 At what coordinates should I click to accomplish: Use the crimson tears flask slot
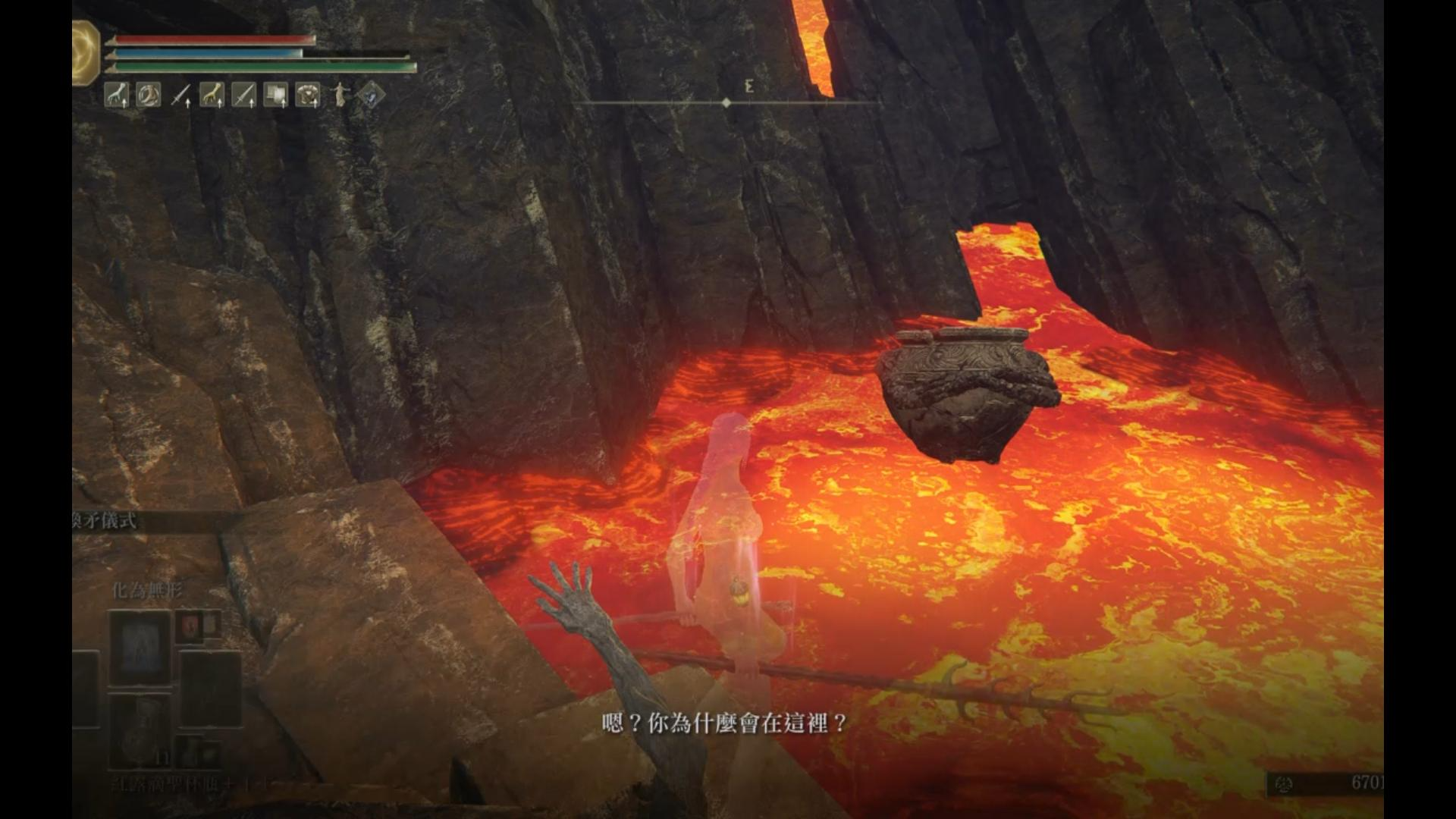point(140,730)
